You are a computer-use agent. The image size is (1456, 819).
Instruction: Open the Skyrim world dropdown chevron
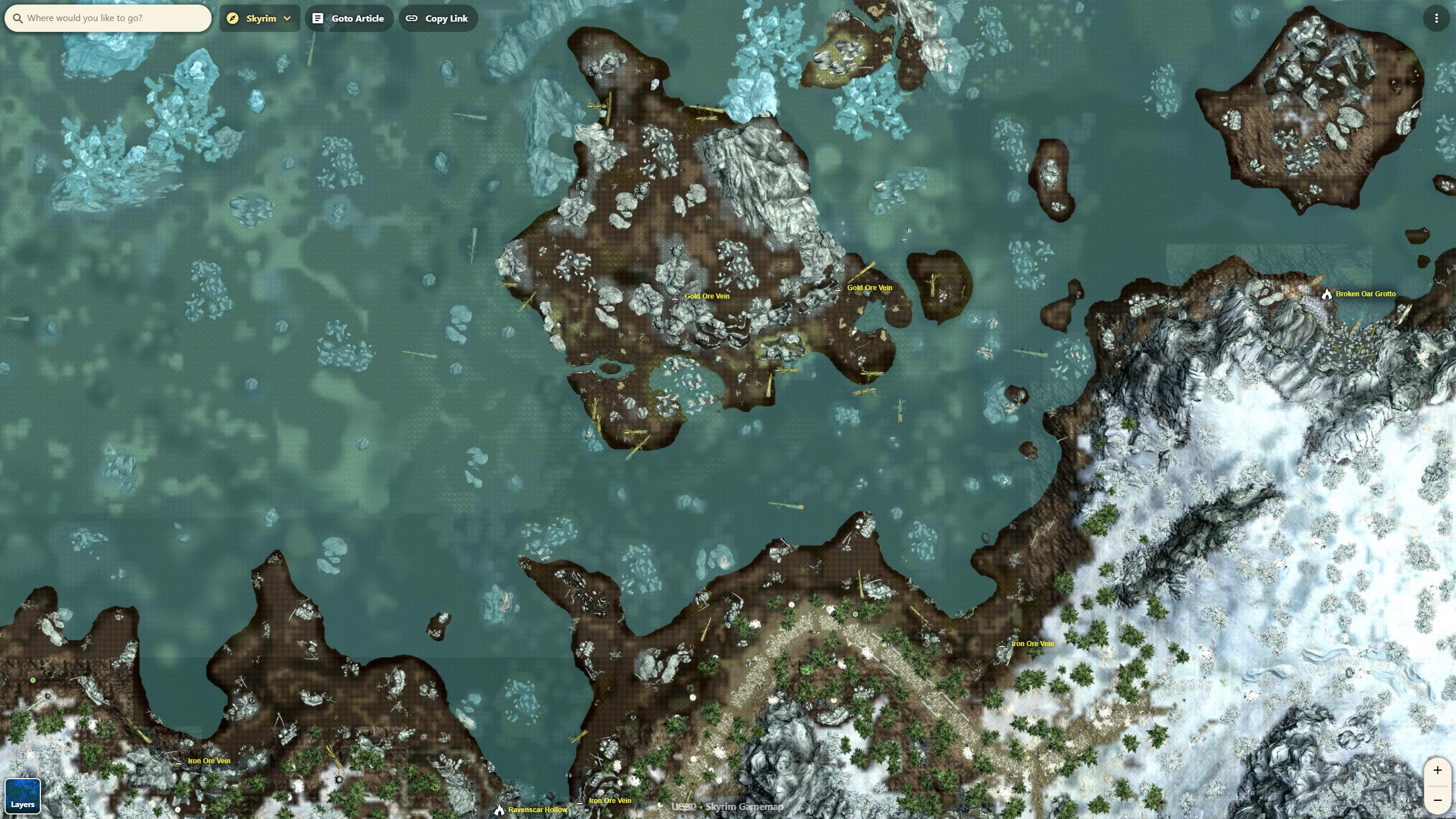coord(287,18)
